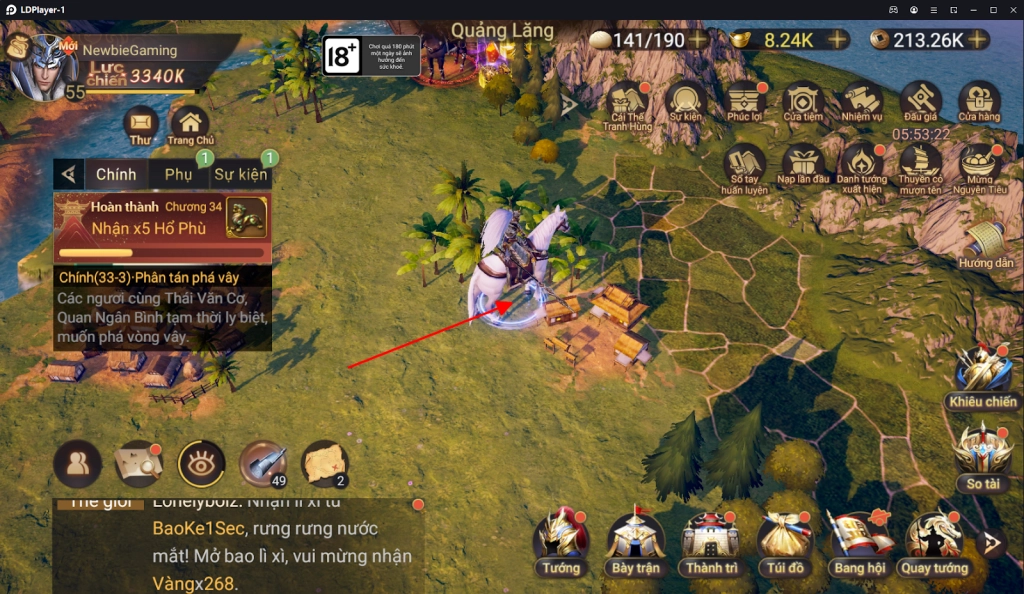Open the Túi đồ inventory bag
This screenshot has width=1024, height=594.
[x=783, y=541]
